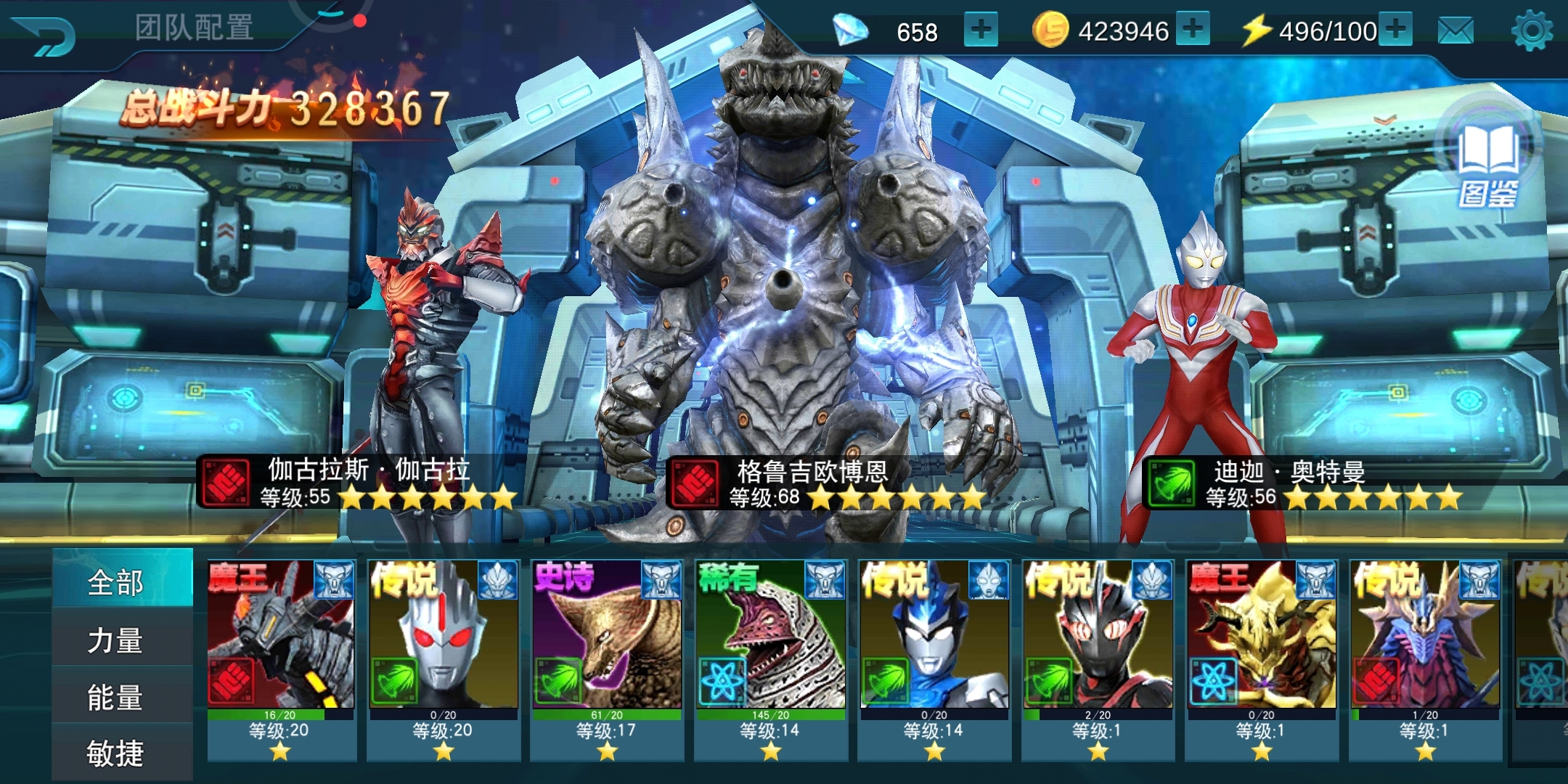Filter characters by 能量 type
The height and width of the screenshot is (784, 1568).
point(116,697)
